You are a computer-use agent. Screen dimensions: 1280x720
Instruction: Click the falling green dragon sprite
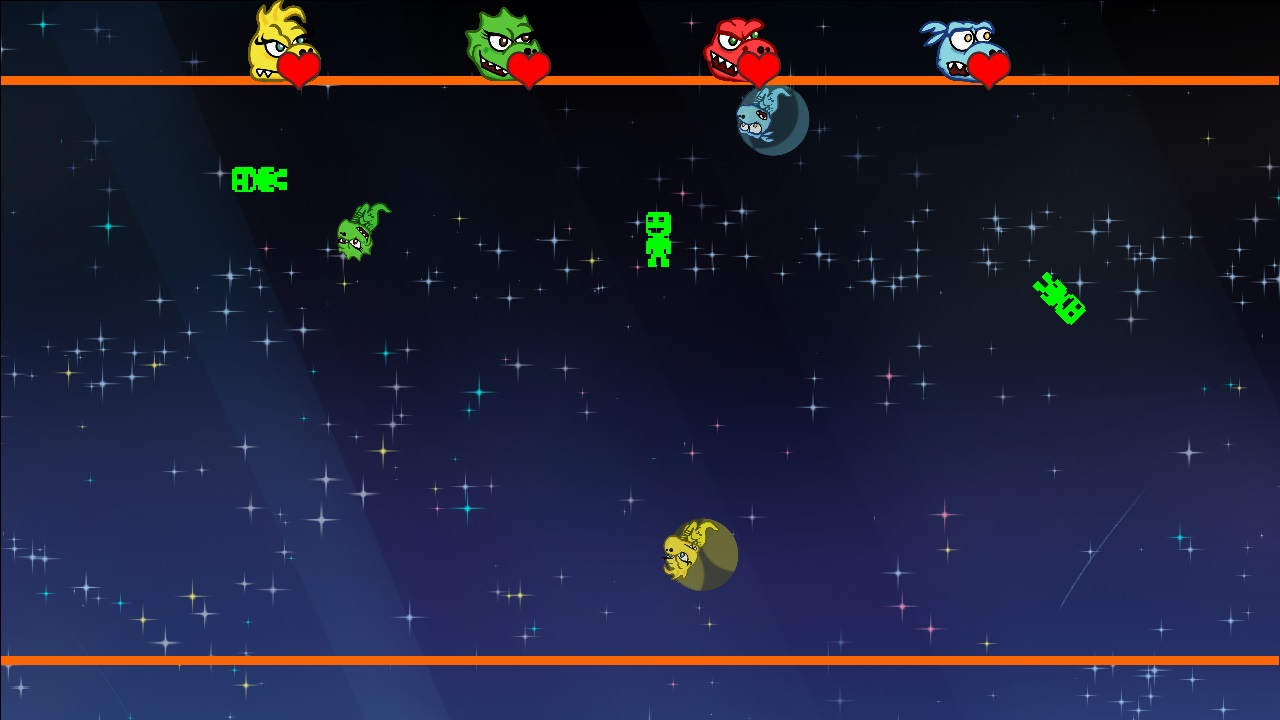pos(360,233)
